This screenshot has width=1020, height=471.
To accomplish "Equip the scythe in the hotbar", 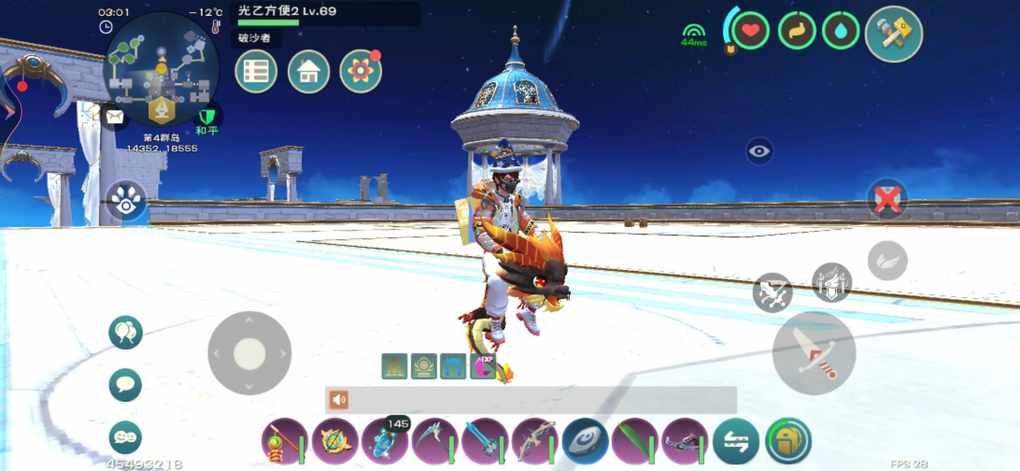I will pos(435,441).
